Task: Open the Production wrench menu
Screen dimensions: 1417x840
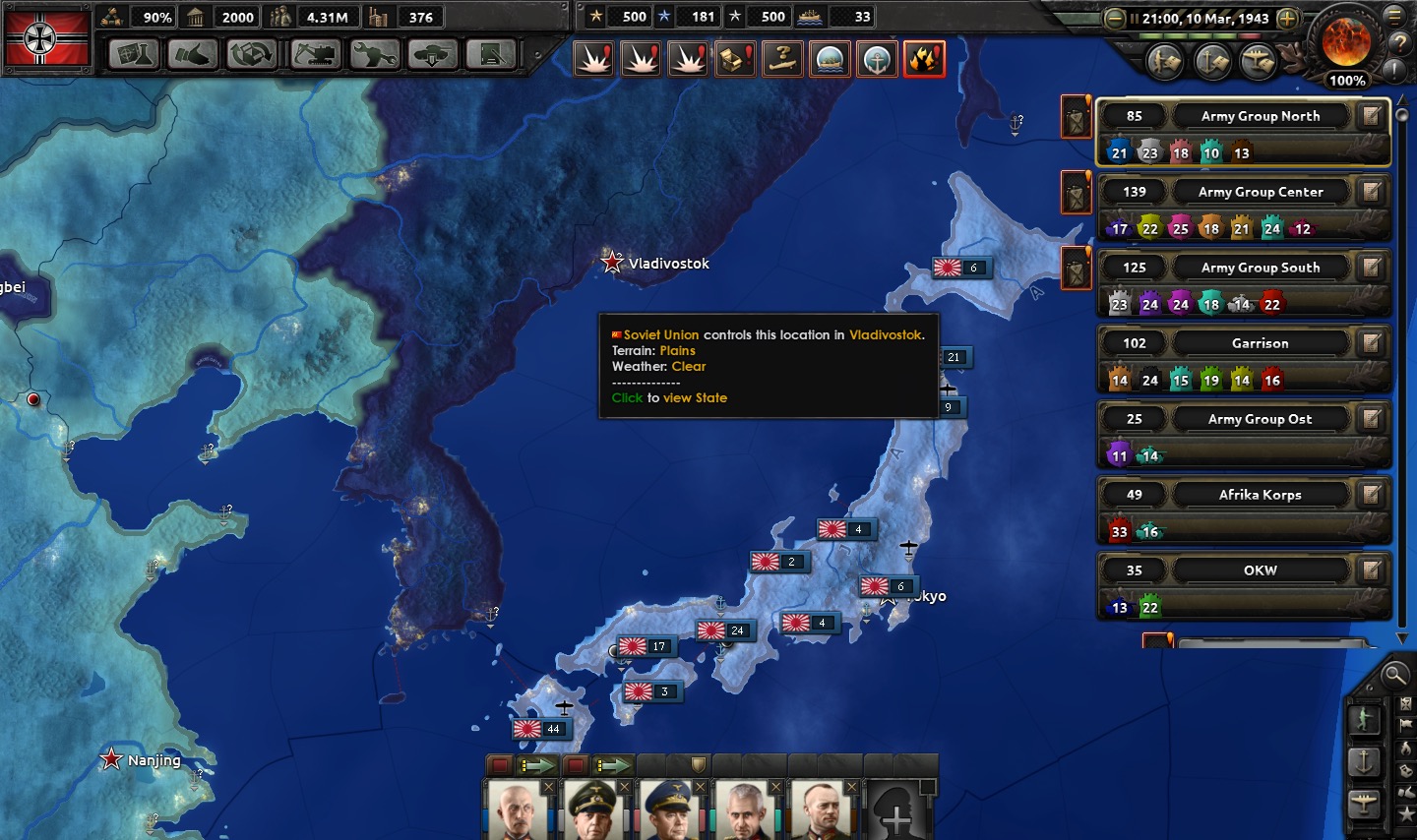Action: click(374, 54)
